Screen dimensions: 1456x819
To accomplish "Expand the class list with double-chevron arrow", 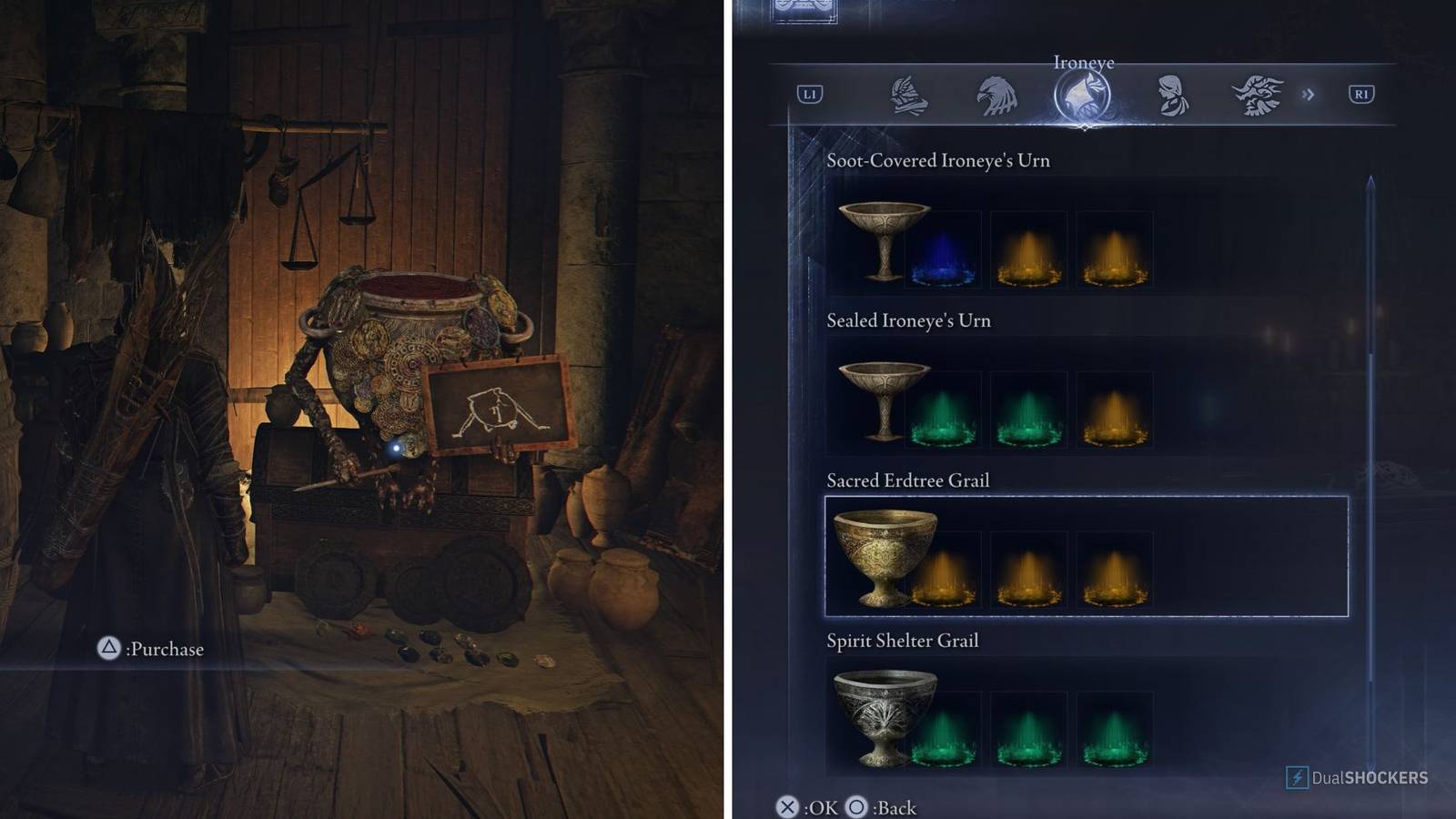I will coord(1309,95).
